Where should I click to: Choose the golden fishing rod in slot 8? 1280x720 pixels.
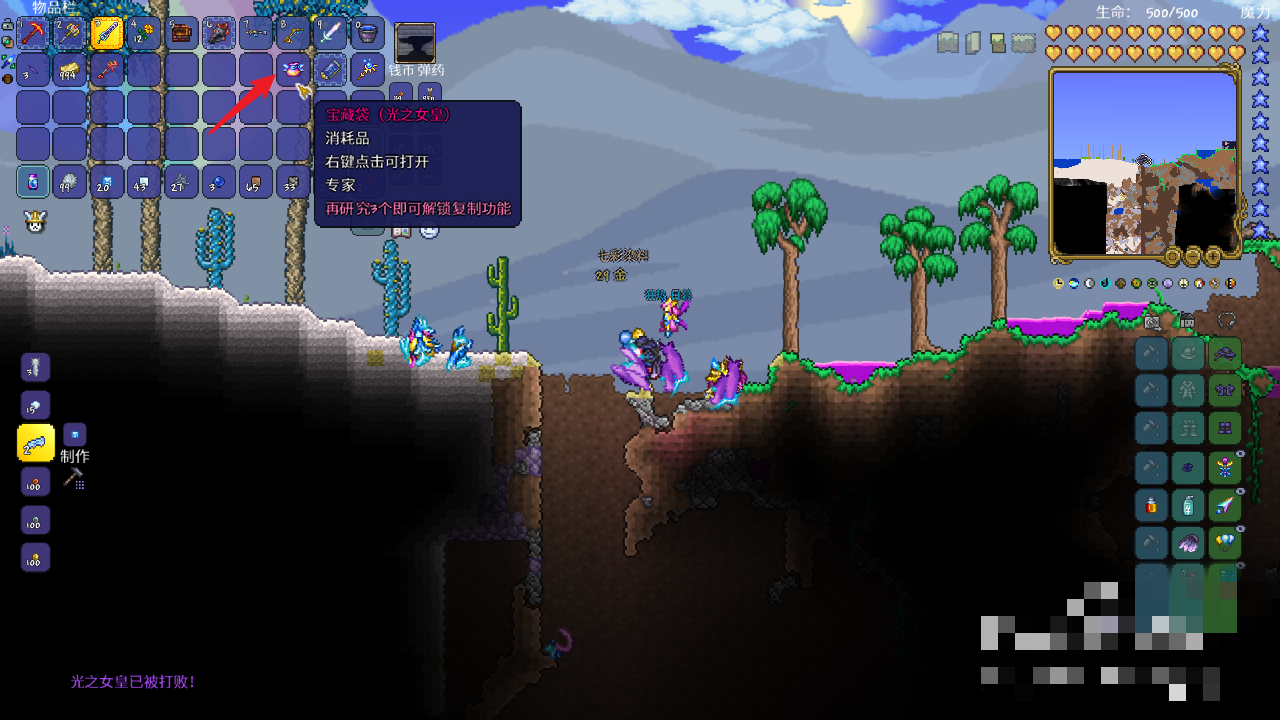point(293,33)
